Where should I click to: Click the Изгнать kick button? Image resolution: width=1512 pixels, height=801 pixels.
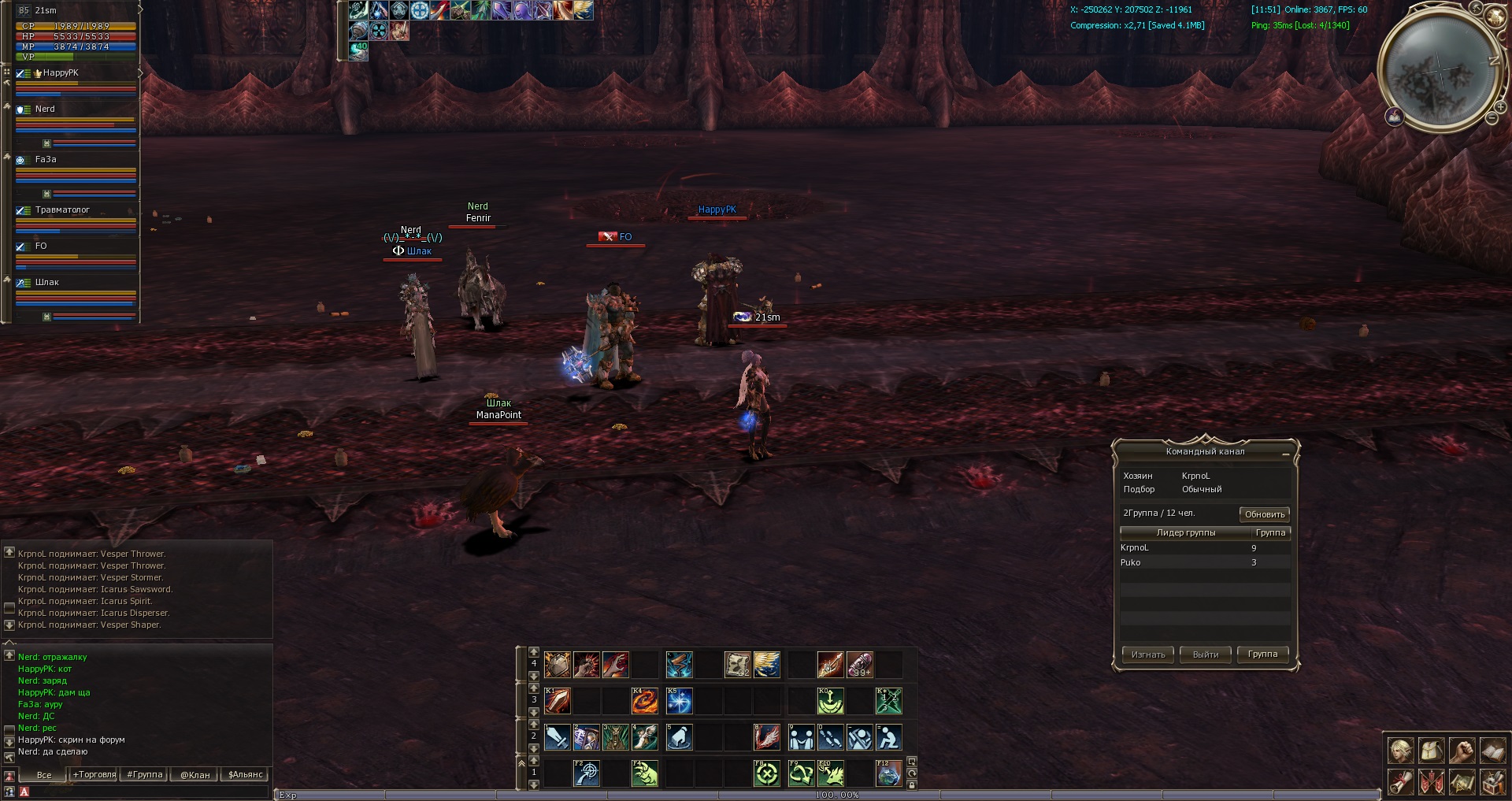(x=1147, y=655)
